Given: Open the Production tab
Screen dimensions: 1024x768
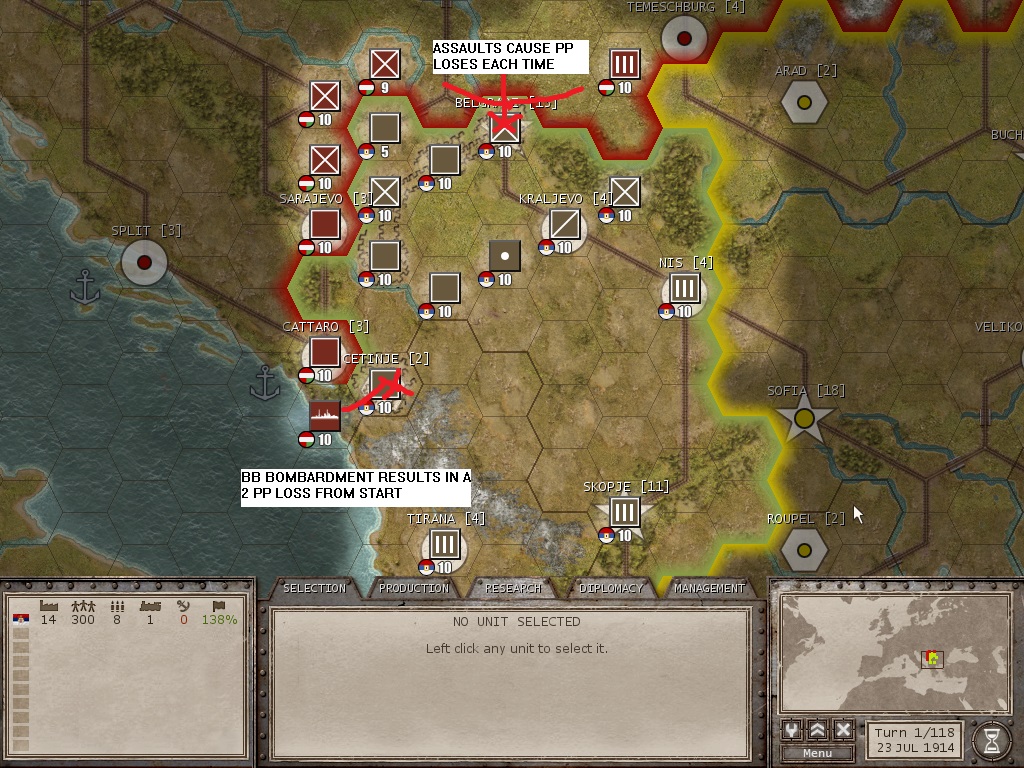Looking at the screenshot, I should (x=414, y=588).
